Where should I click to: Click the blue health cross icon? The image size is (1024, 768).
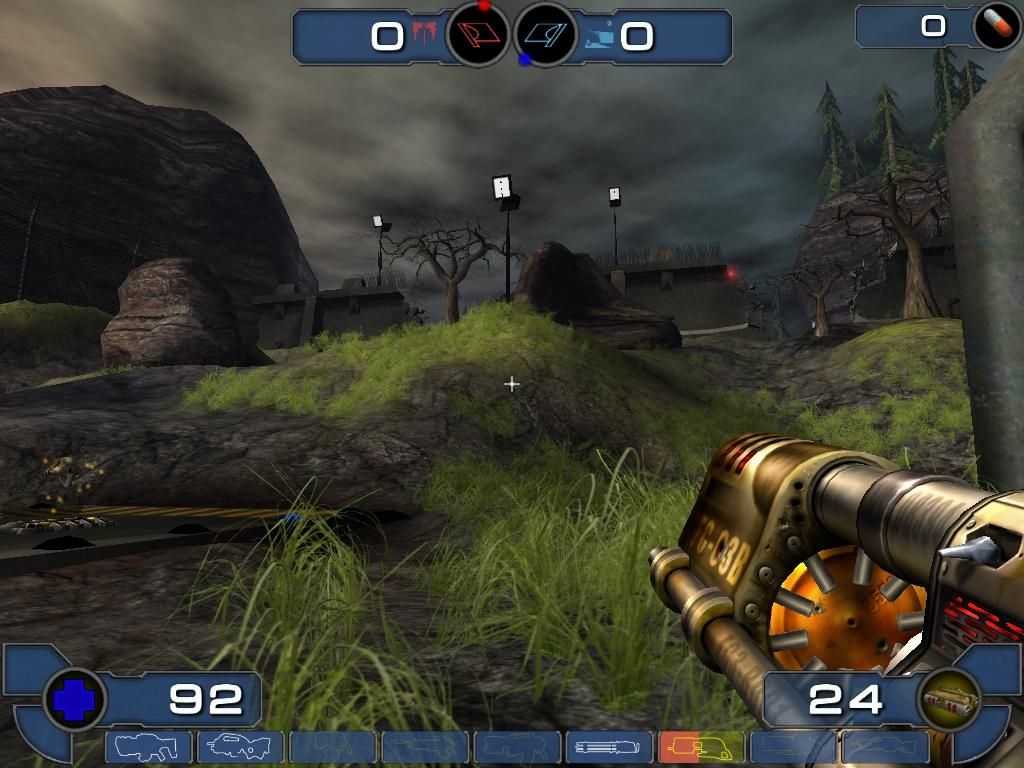(x=73, y=700)
